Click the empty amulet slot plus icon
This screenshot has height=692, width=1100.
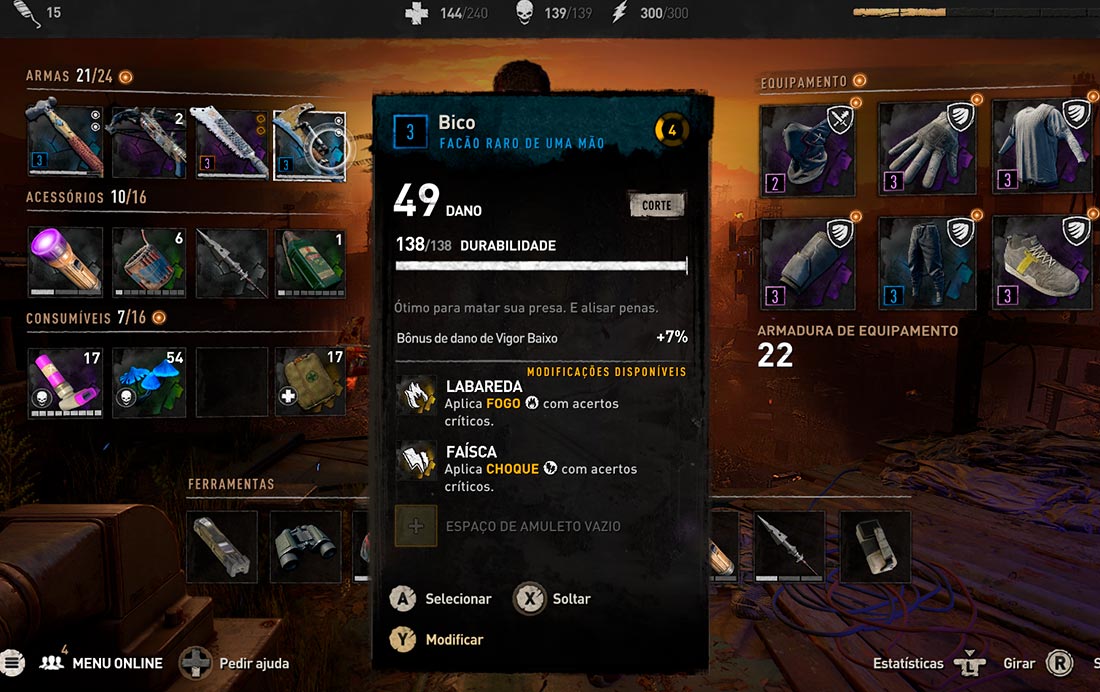[x=416, y=526]
